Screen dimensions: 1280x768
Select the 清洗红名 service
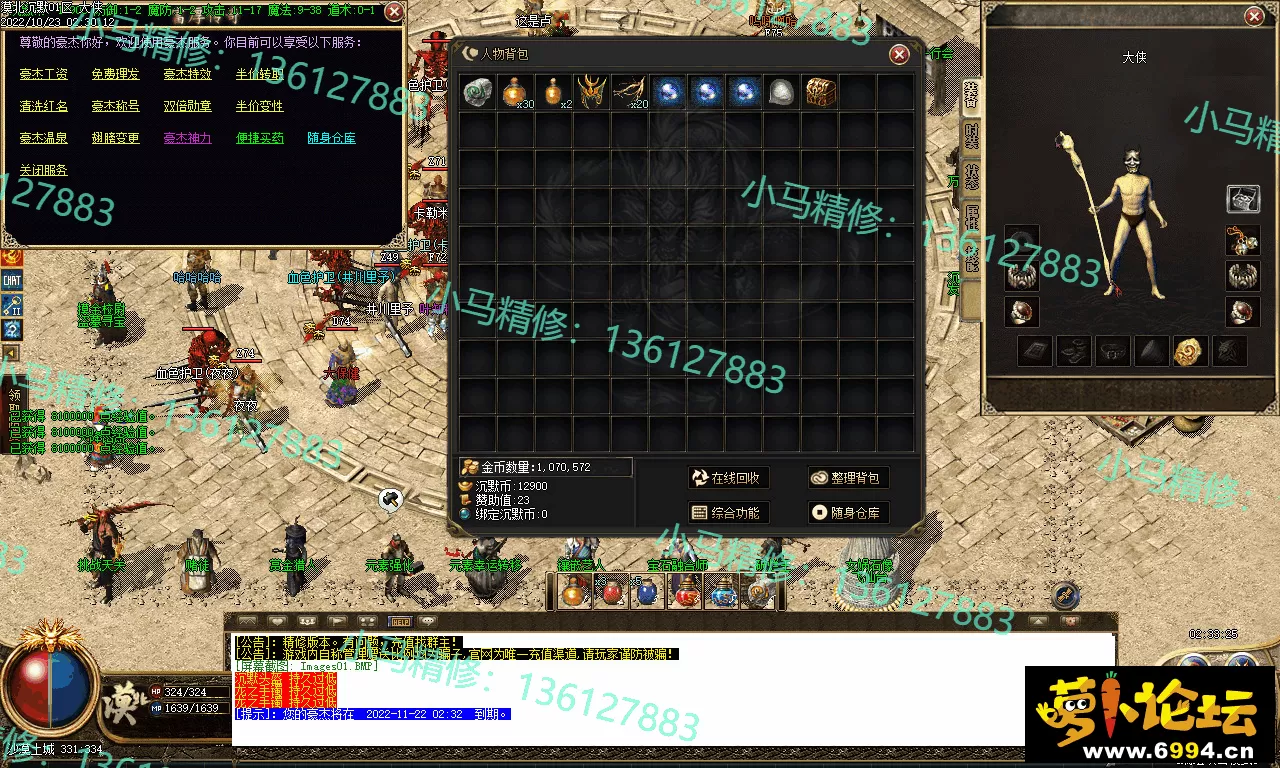[44, 106]
